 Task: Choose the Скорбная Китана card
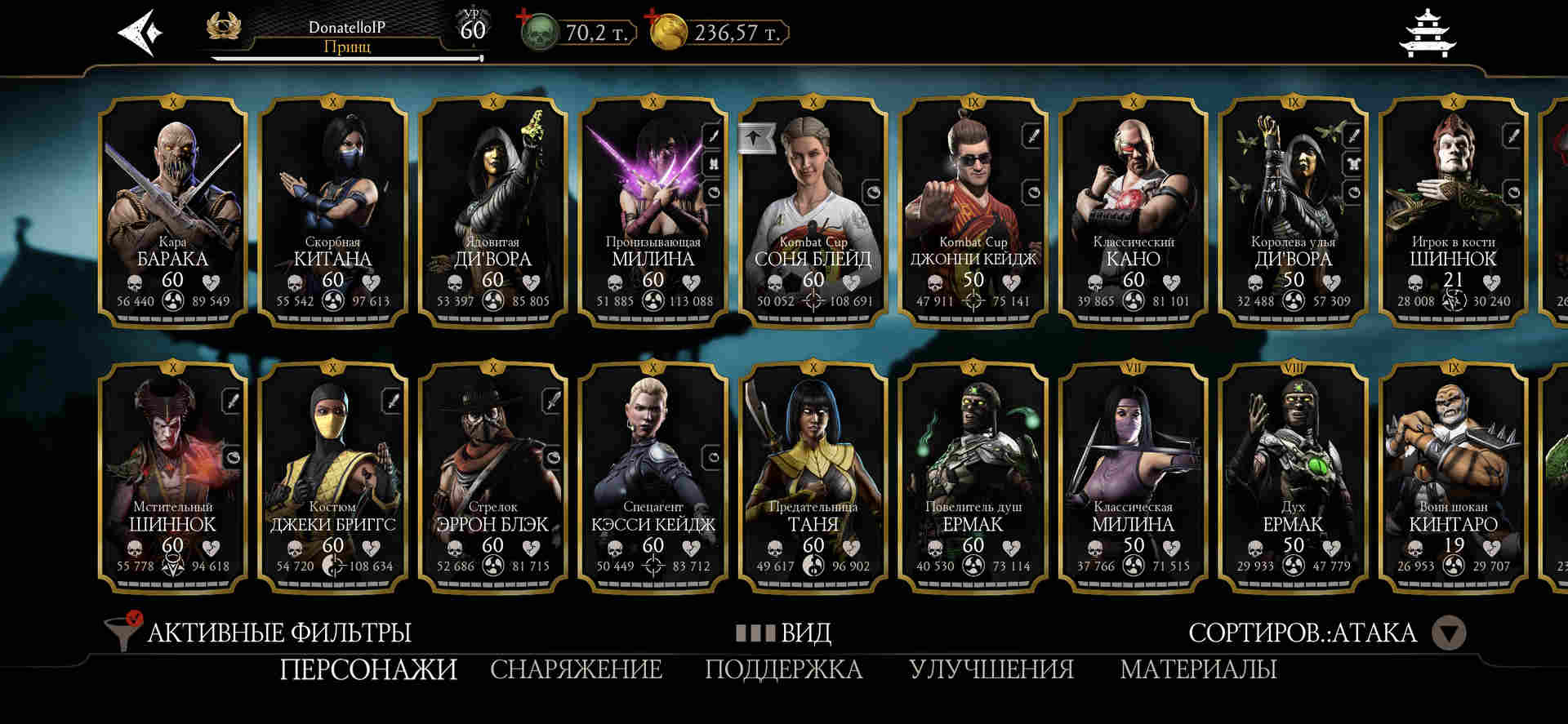click(333, 211)
